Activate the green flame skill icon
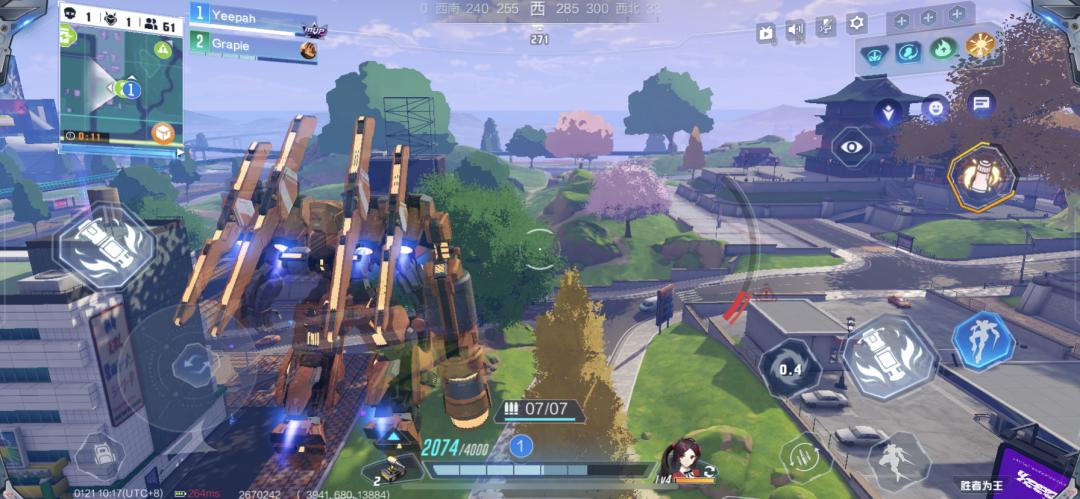This screenshot has height=499, width=1080. click(942, 49)
